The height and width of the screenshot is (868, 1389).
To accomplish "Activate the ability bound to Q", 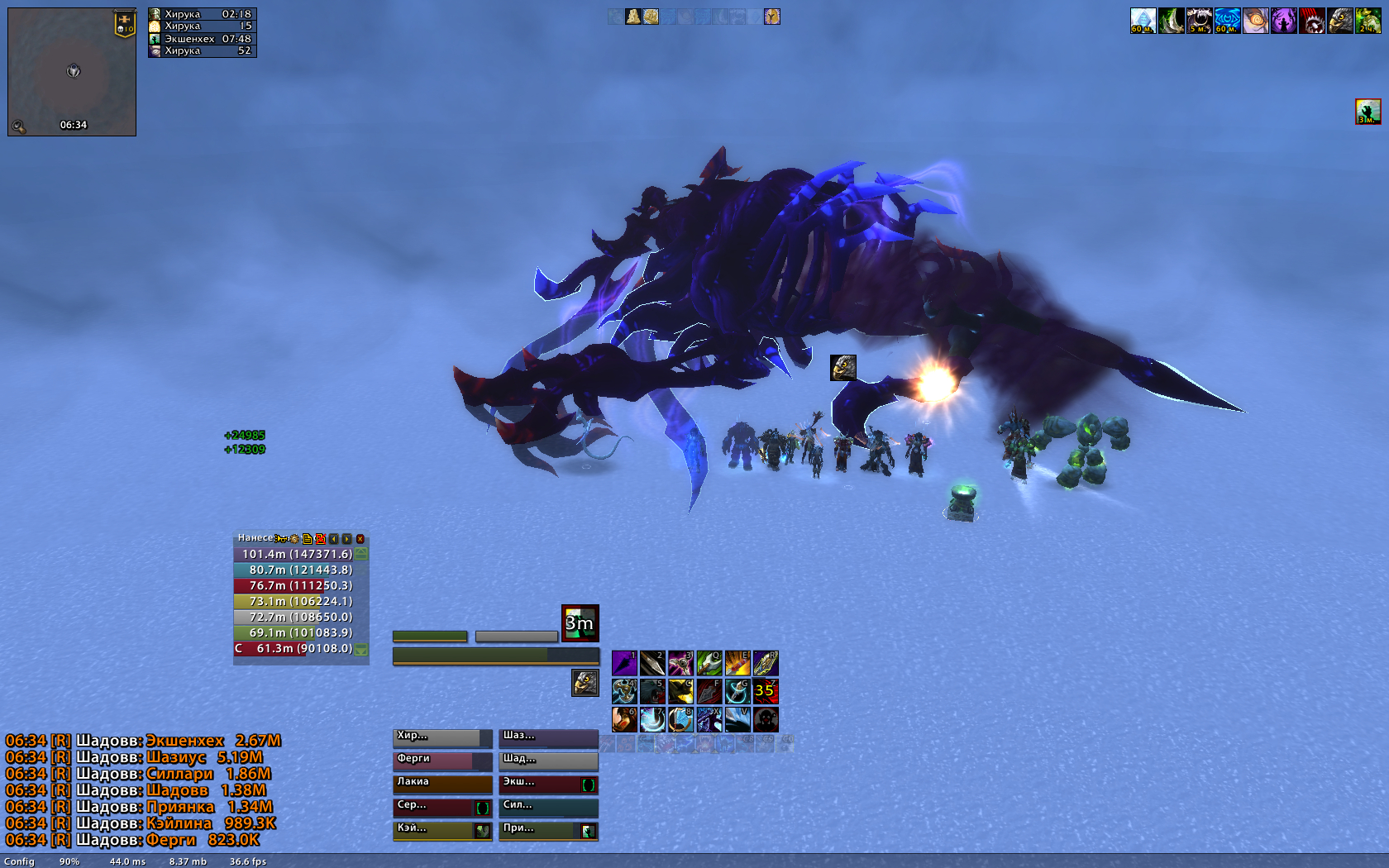I will tap(709, 663).
